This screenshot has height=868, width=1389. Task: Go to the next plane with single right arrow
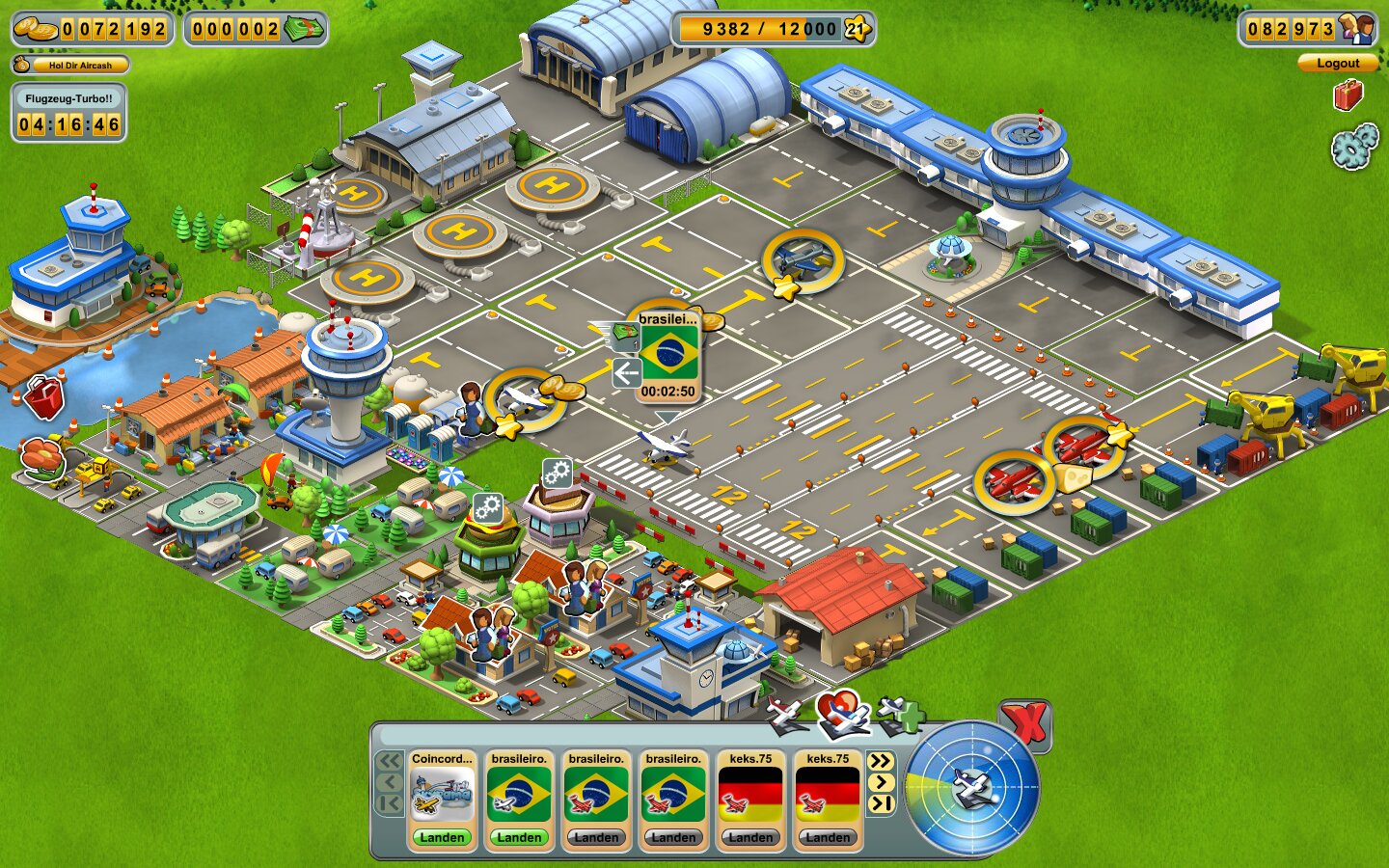[880, 782]
